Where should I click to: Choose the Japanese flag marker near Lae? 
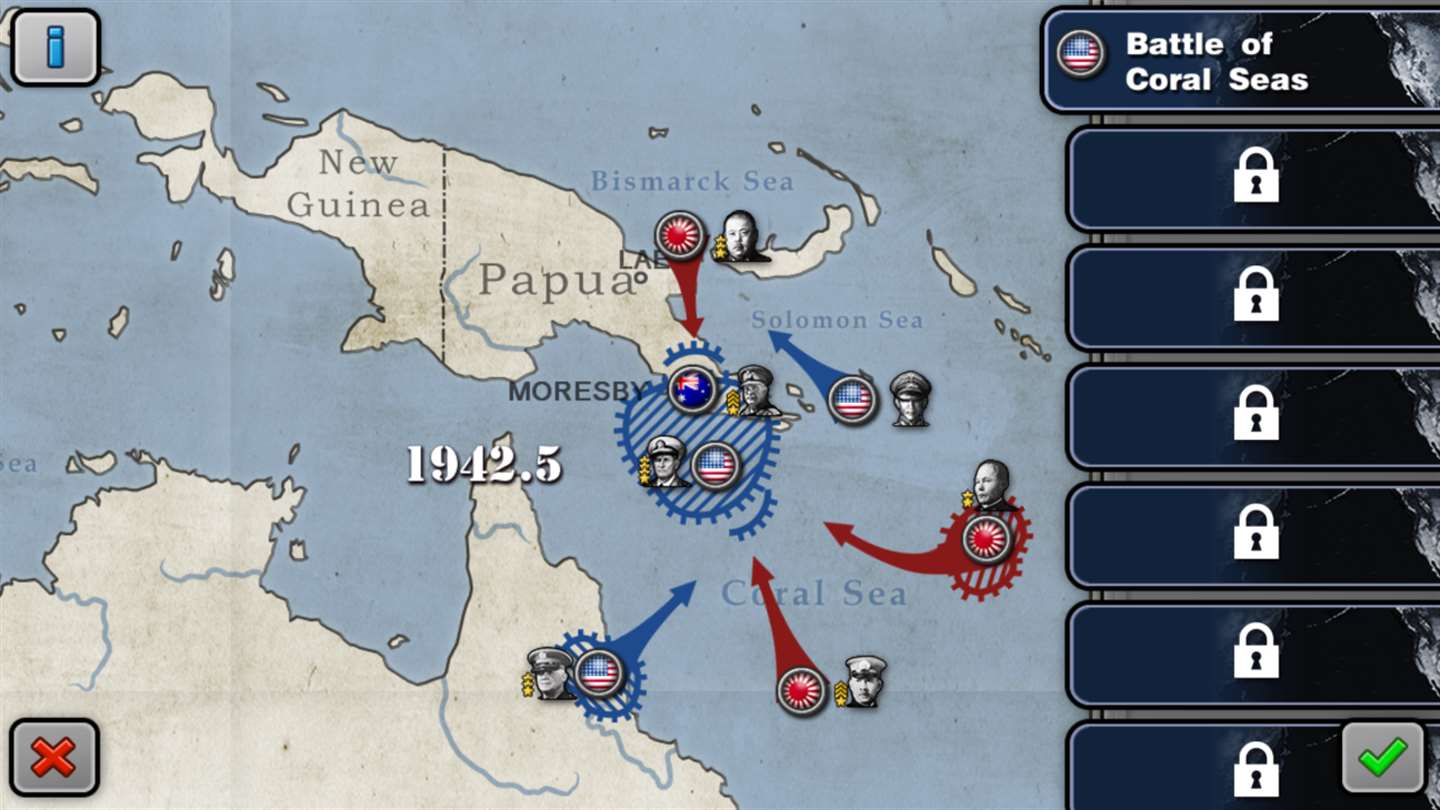coord(680,236)
